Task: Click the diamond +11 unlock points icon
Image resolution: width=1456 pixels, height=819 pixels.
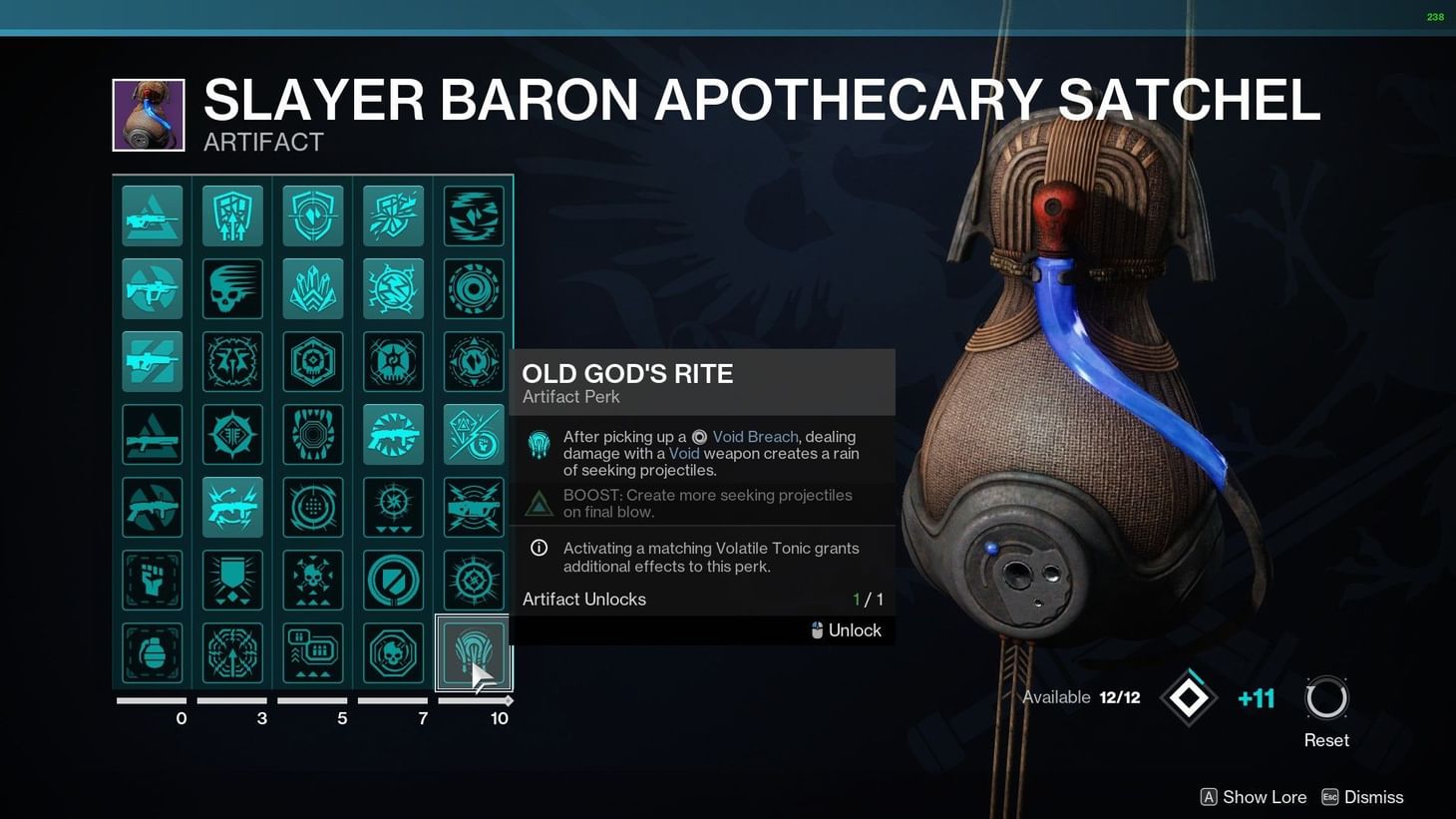Action: pos(1189,697)
